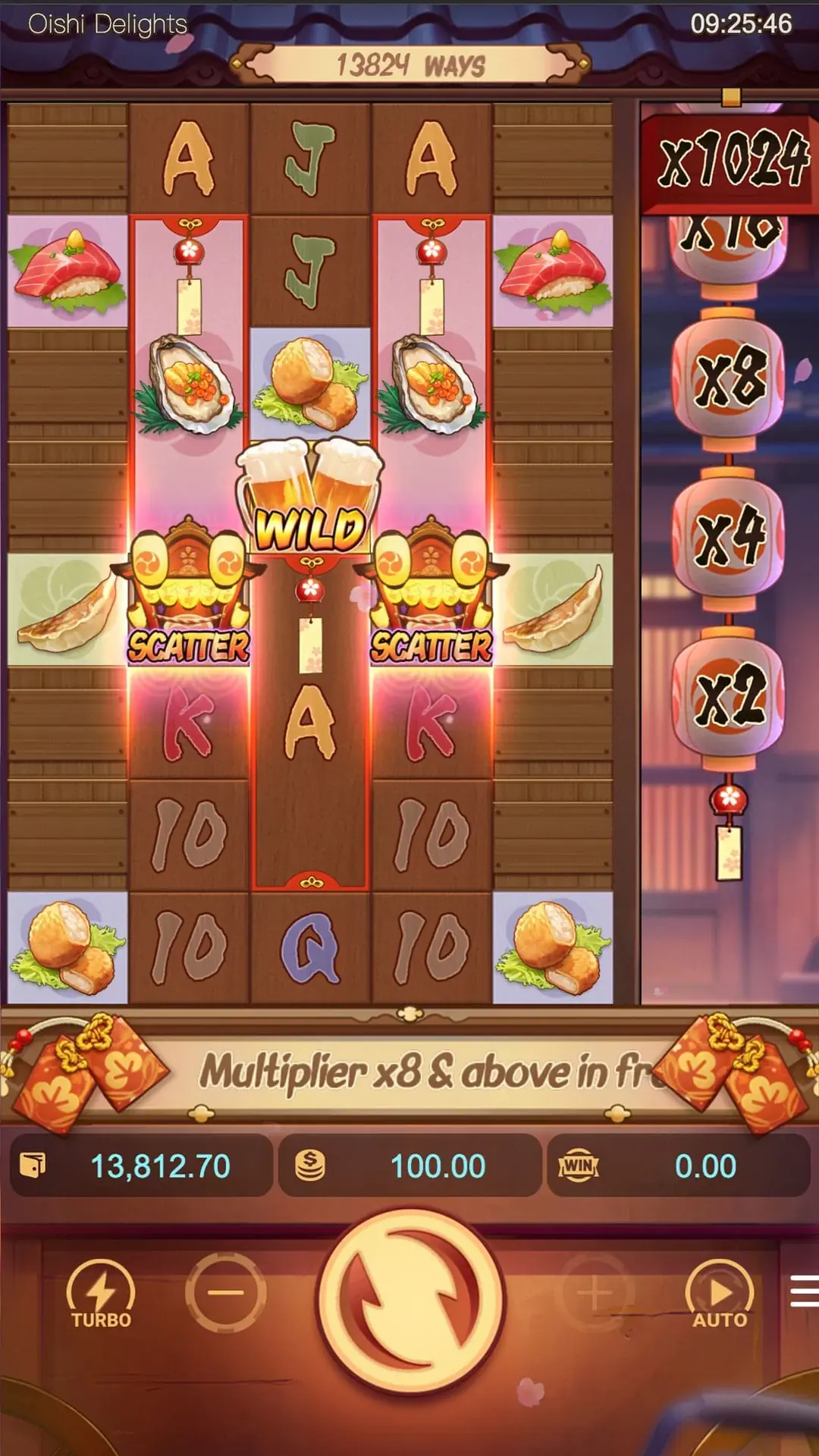This screenshot has width=819, height=1456.
Task: Open the wallet balance panel
Action: 142,1166
